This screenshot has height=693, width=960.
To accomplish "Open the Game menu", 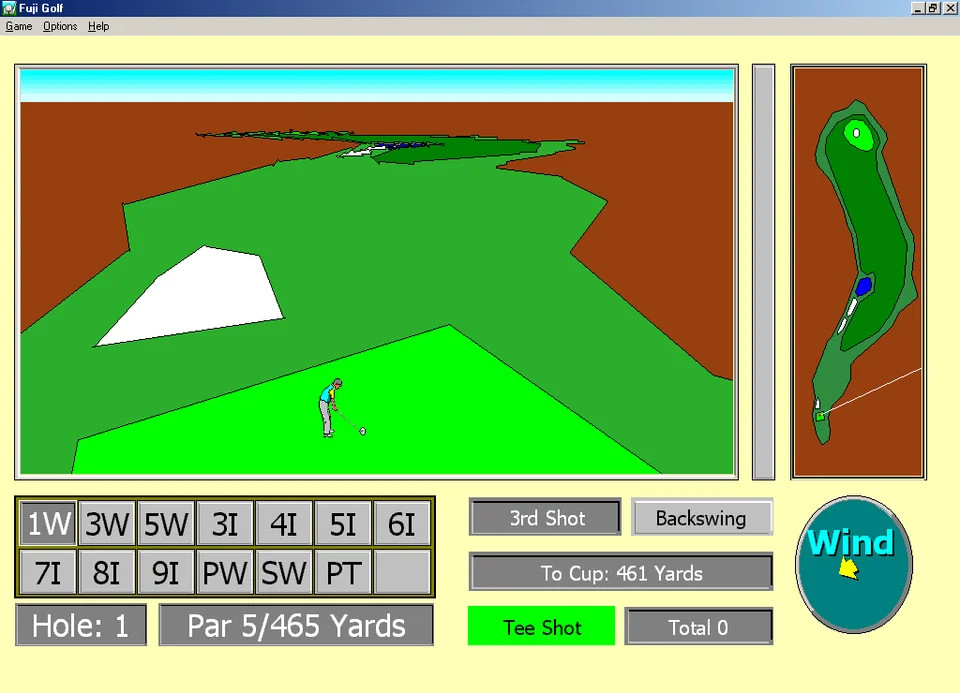I will pyautogui.click(x=19, y=26).
